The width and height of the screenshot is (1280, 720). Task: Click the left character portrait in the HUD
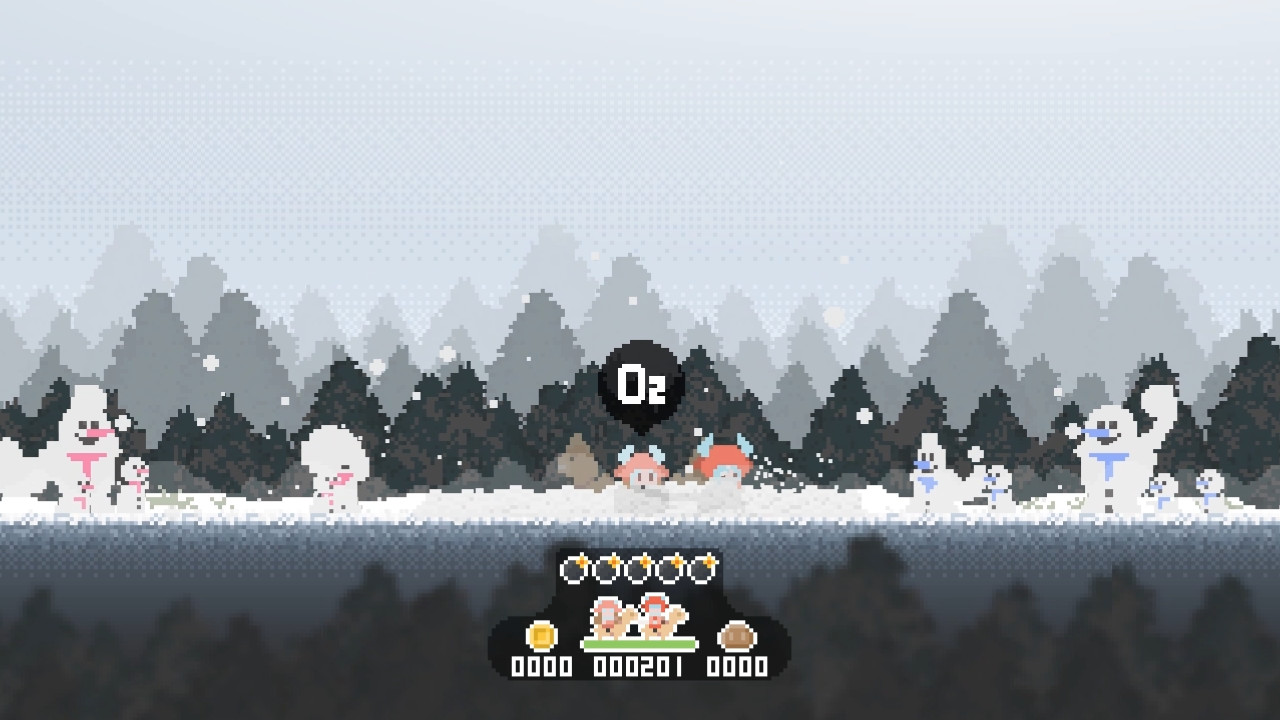606,618
